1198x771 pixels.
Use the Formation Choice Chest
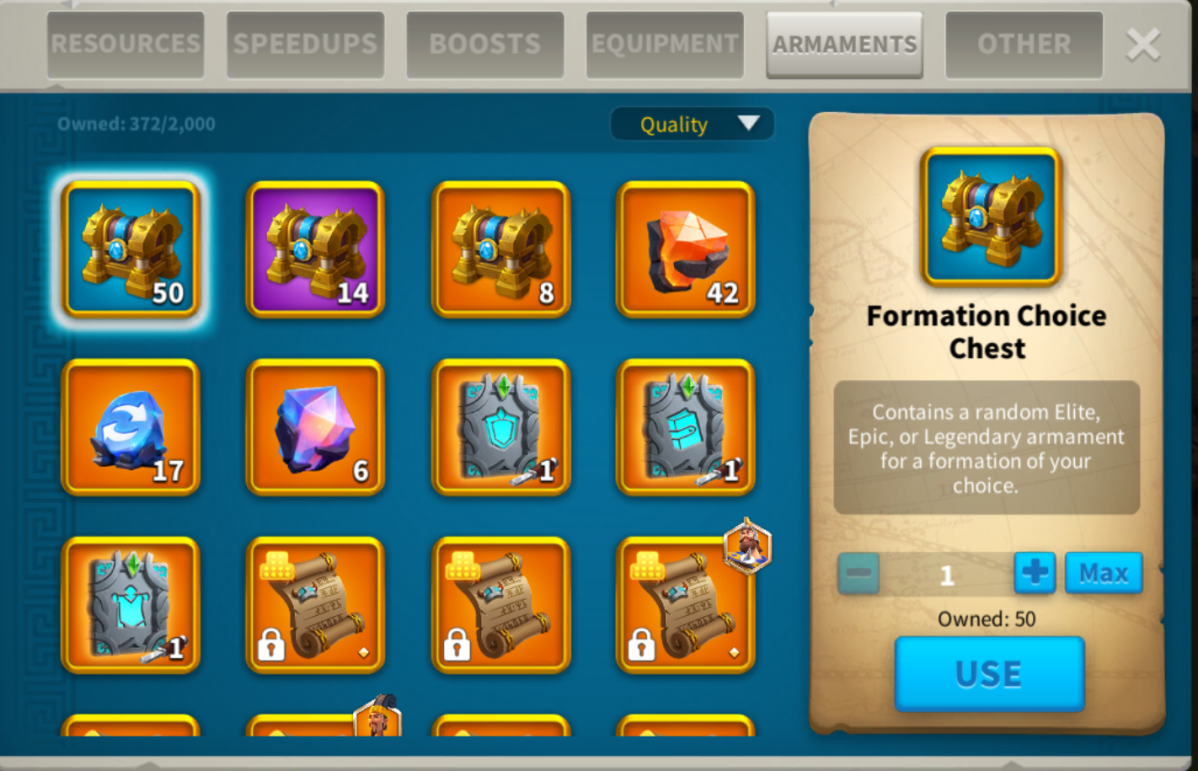(989, 673)
